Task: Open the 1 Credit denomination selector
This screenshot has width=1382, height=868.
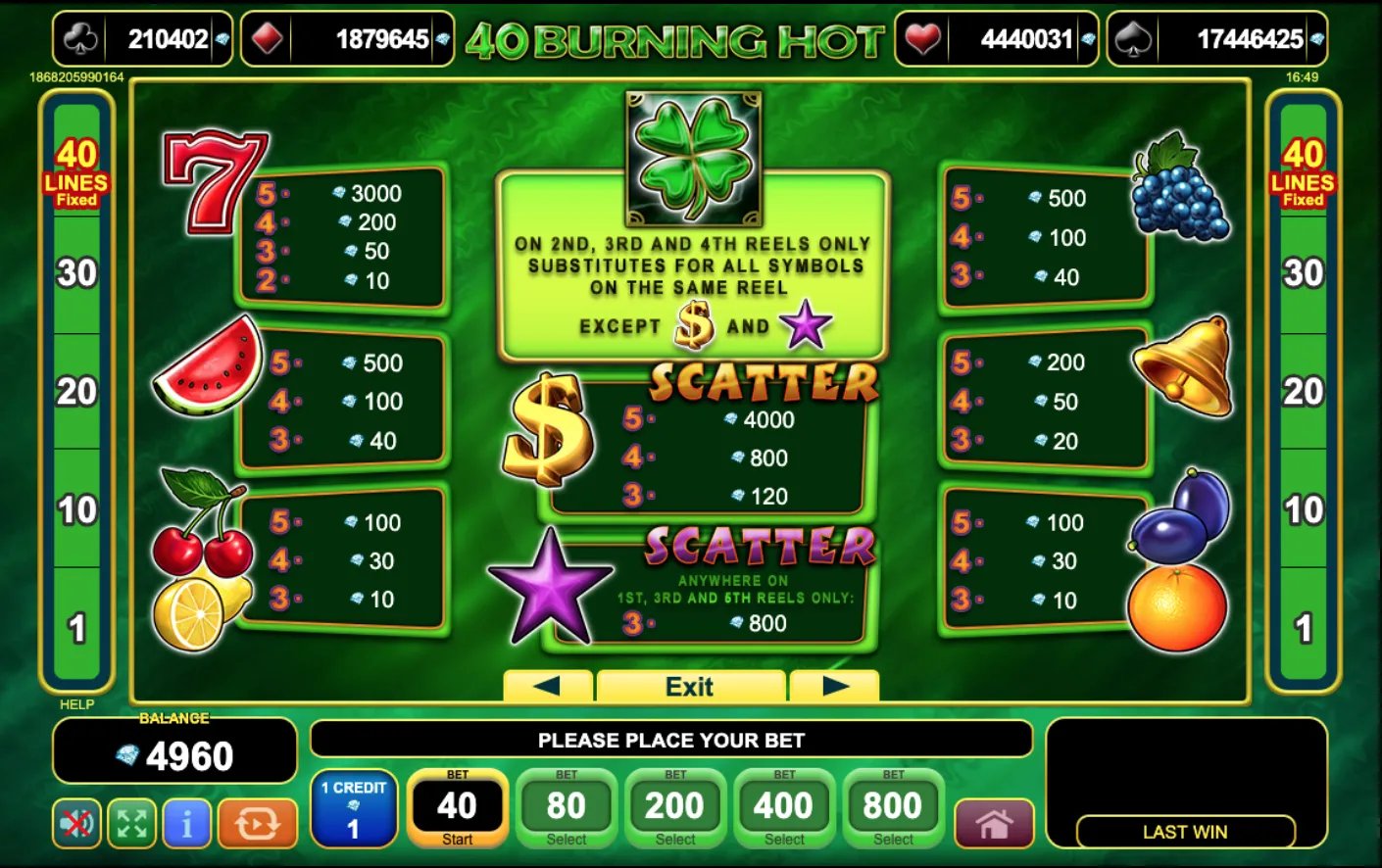Action: point(353,810)
